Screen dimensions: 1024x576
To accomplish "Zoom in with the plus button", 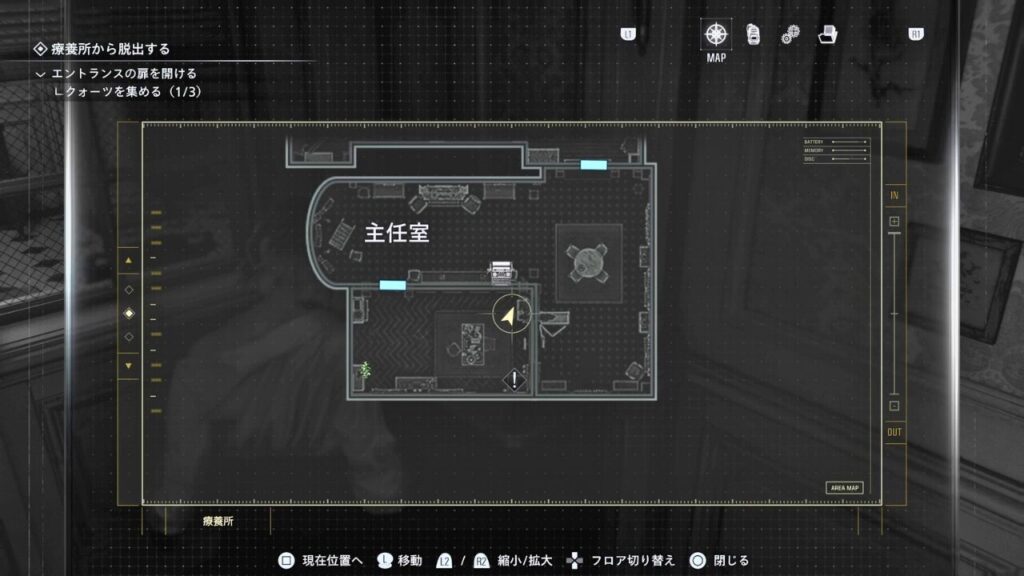I will [894, 221].
